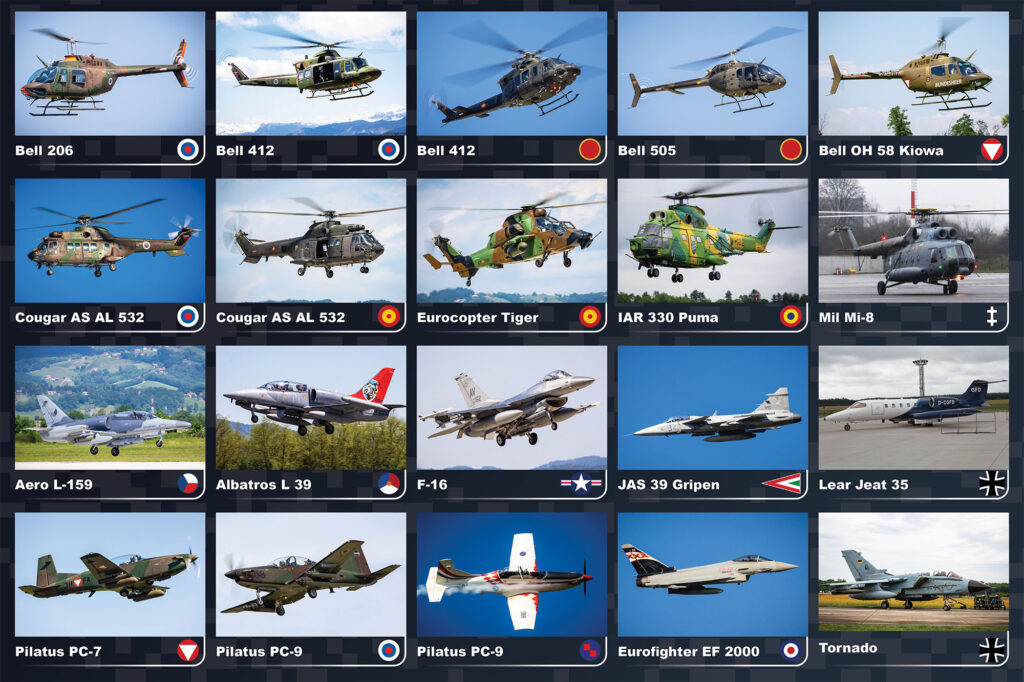The height and width of the screenshot is (682, 1024).
Task: Pick the Albatros L 39 card
Action: point(310,421)
